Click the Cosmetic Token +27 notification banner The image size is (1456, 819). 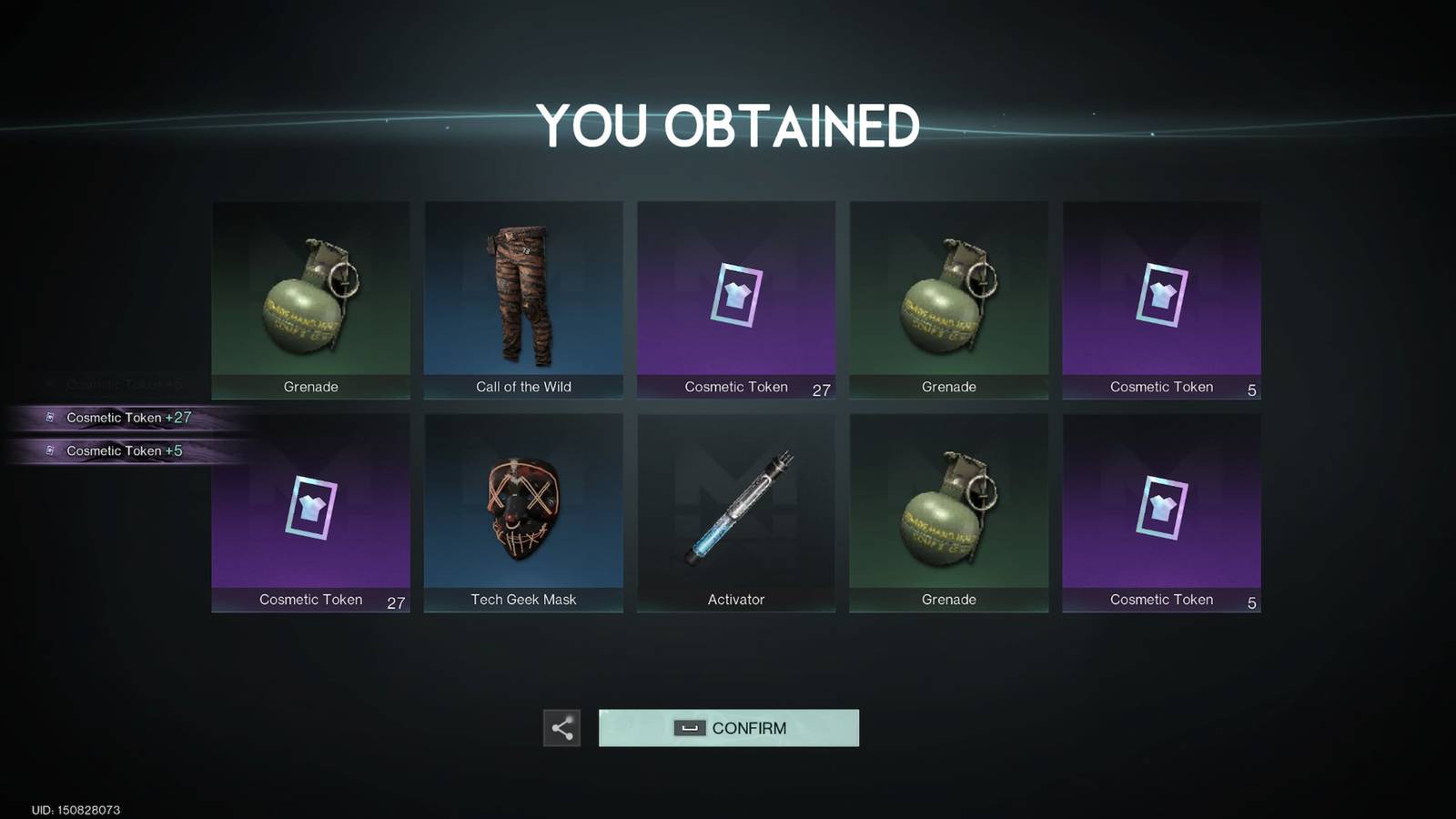tap(118, 418)
